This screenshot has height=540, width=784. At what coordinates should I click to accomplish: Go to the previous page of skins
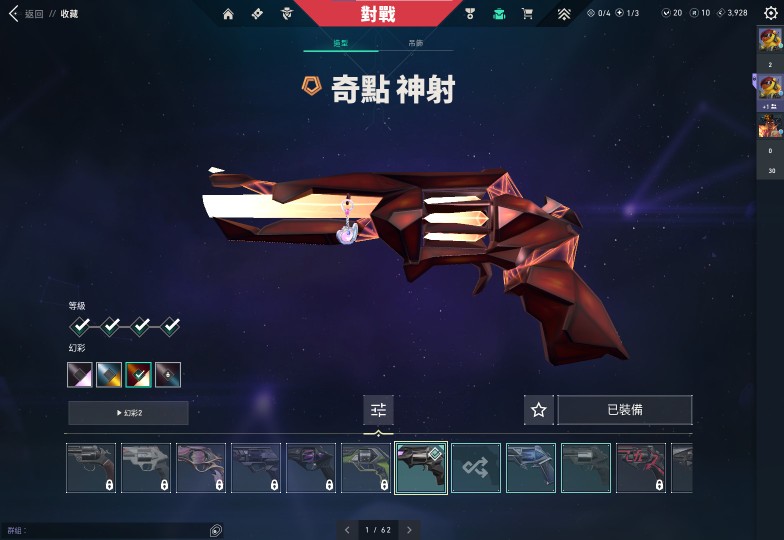[x=347, y=530]
